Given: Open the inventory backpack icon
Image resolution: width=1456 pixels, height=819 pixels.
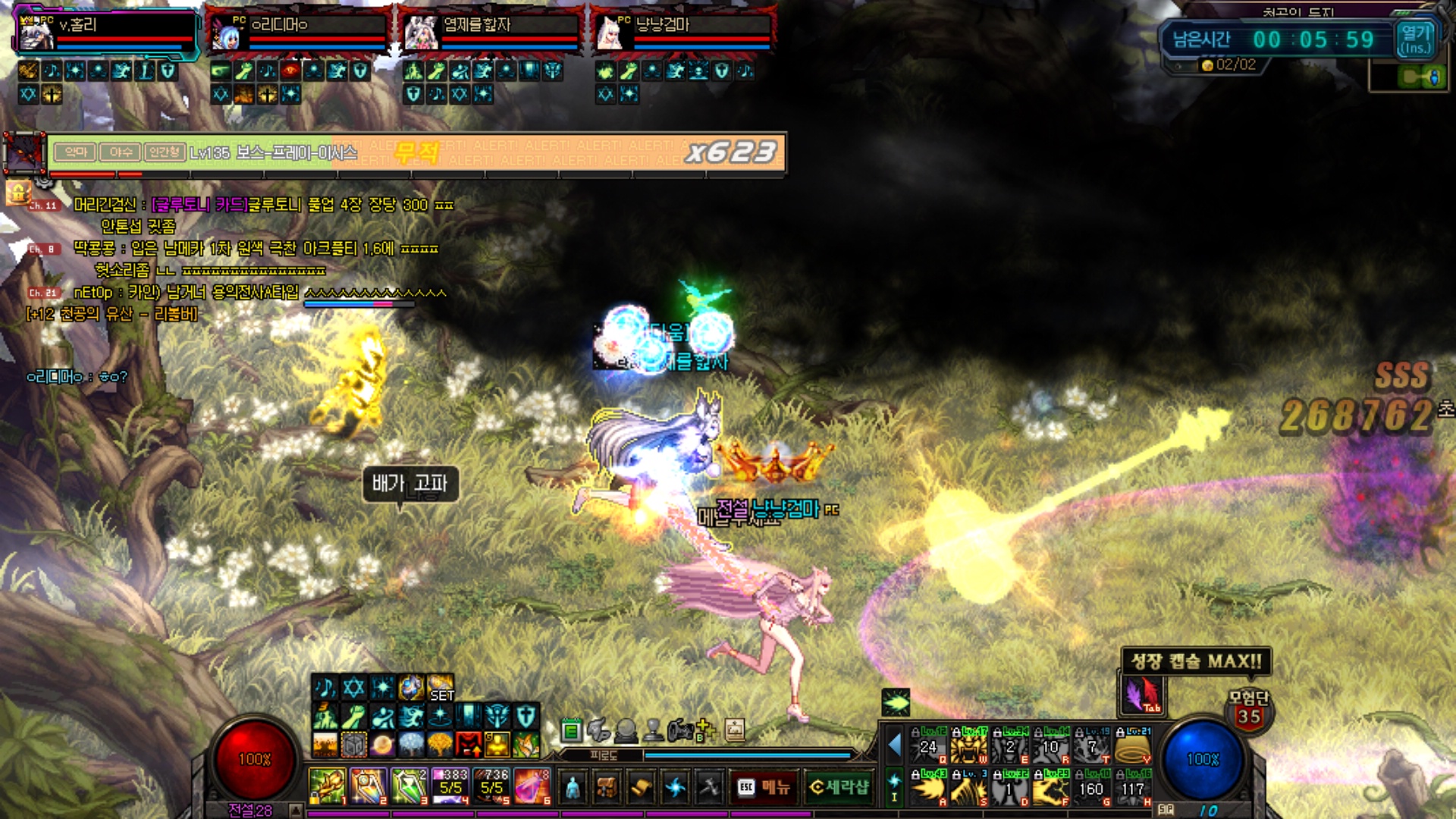Looking at the screenshot, I should click(x=607, y=788).
